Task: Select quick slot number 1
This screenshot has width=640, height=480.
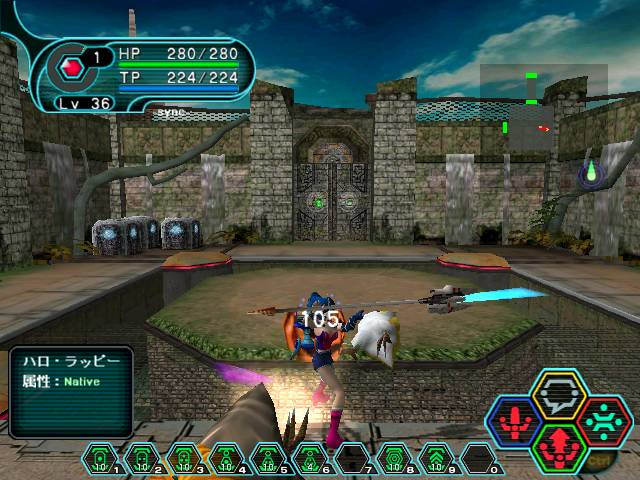Action: tap(101, 460)
